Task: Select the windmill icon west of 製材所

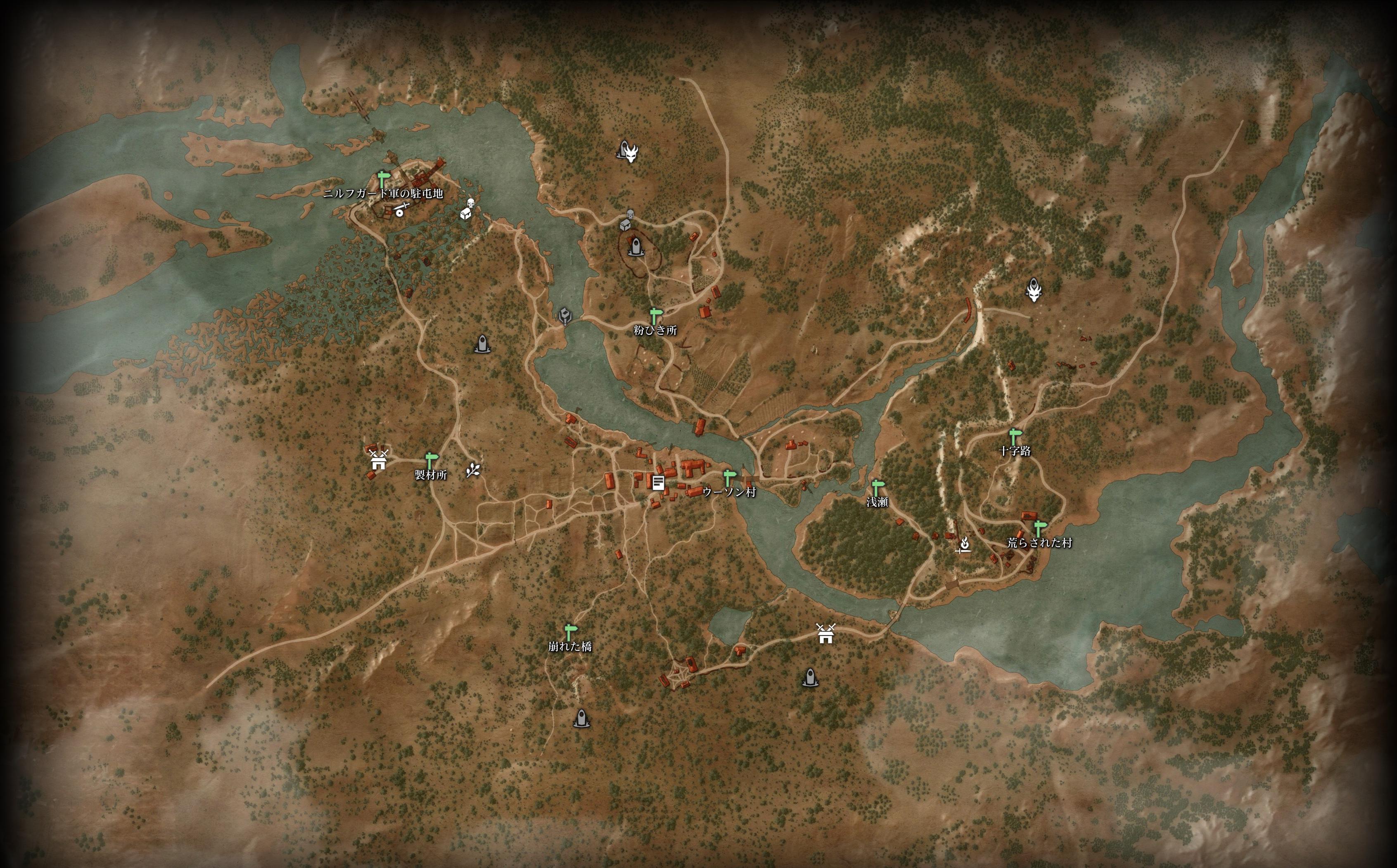Action: (x=378, y=458)
